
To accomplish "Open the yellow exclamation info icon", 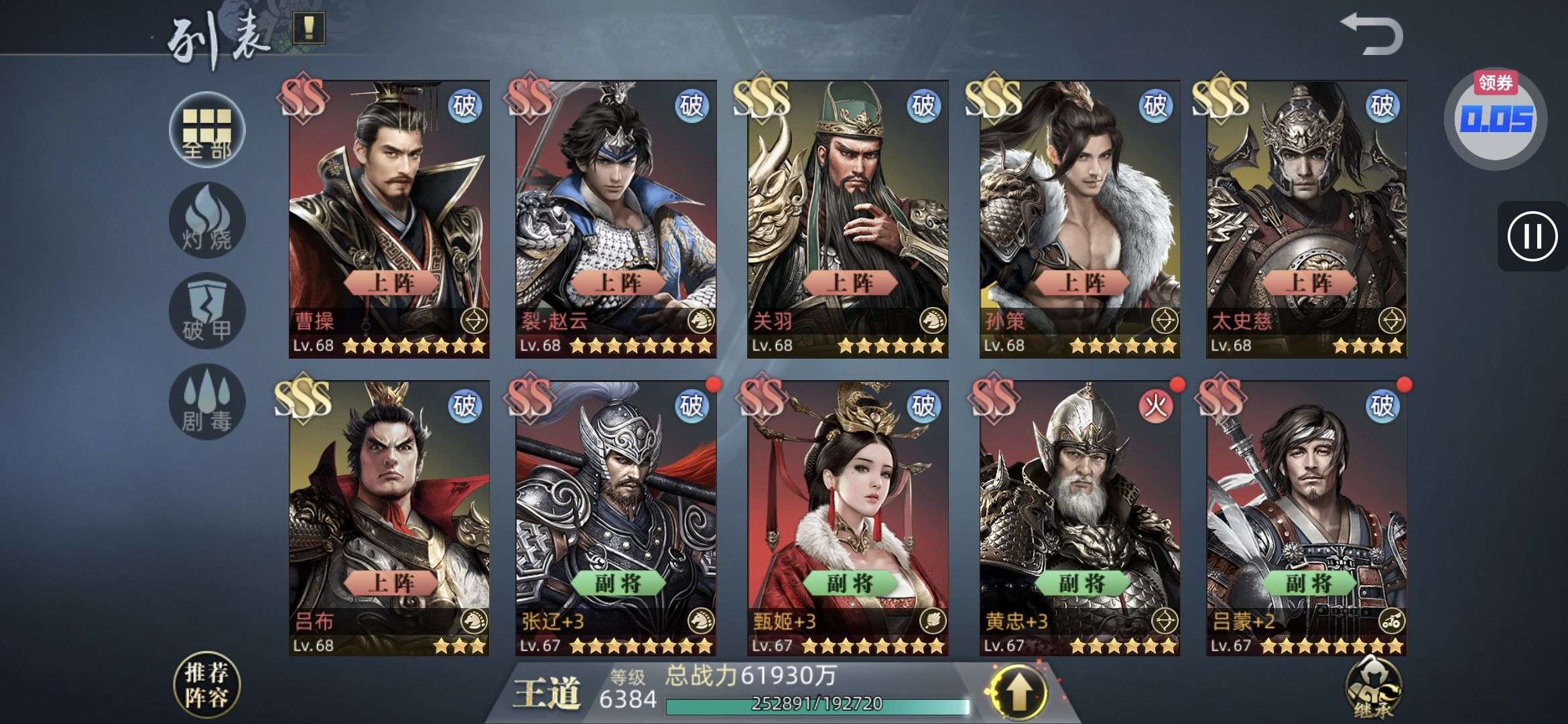I will [x=309, y=28].
